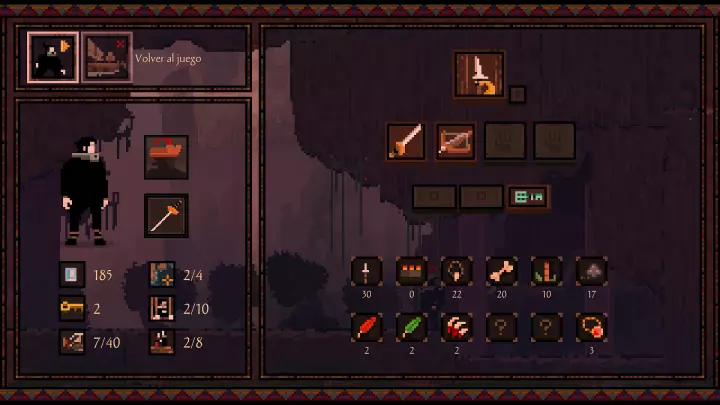Select the dark ore pile item

592,272
